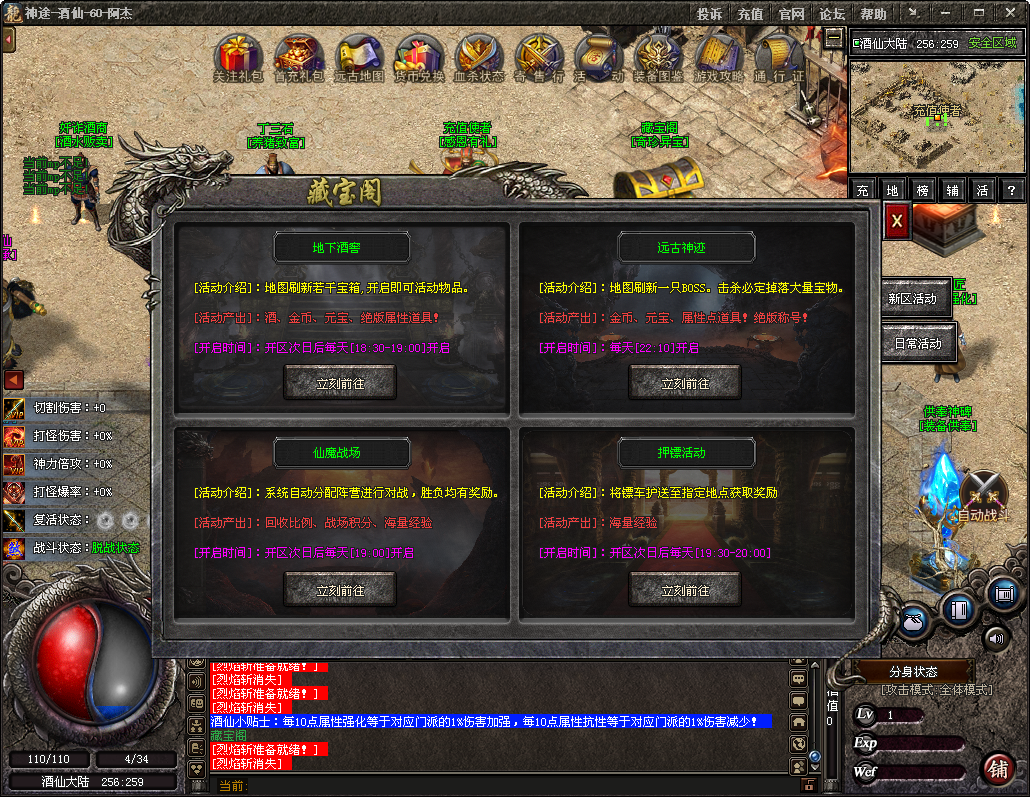Image resolution: width=1030 pixels, height=797 pixels.
Task: Open the 游戏攻略 game guide icon
Action: pos(719,56)
